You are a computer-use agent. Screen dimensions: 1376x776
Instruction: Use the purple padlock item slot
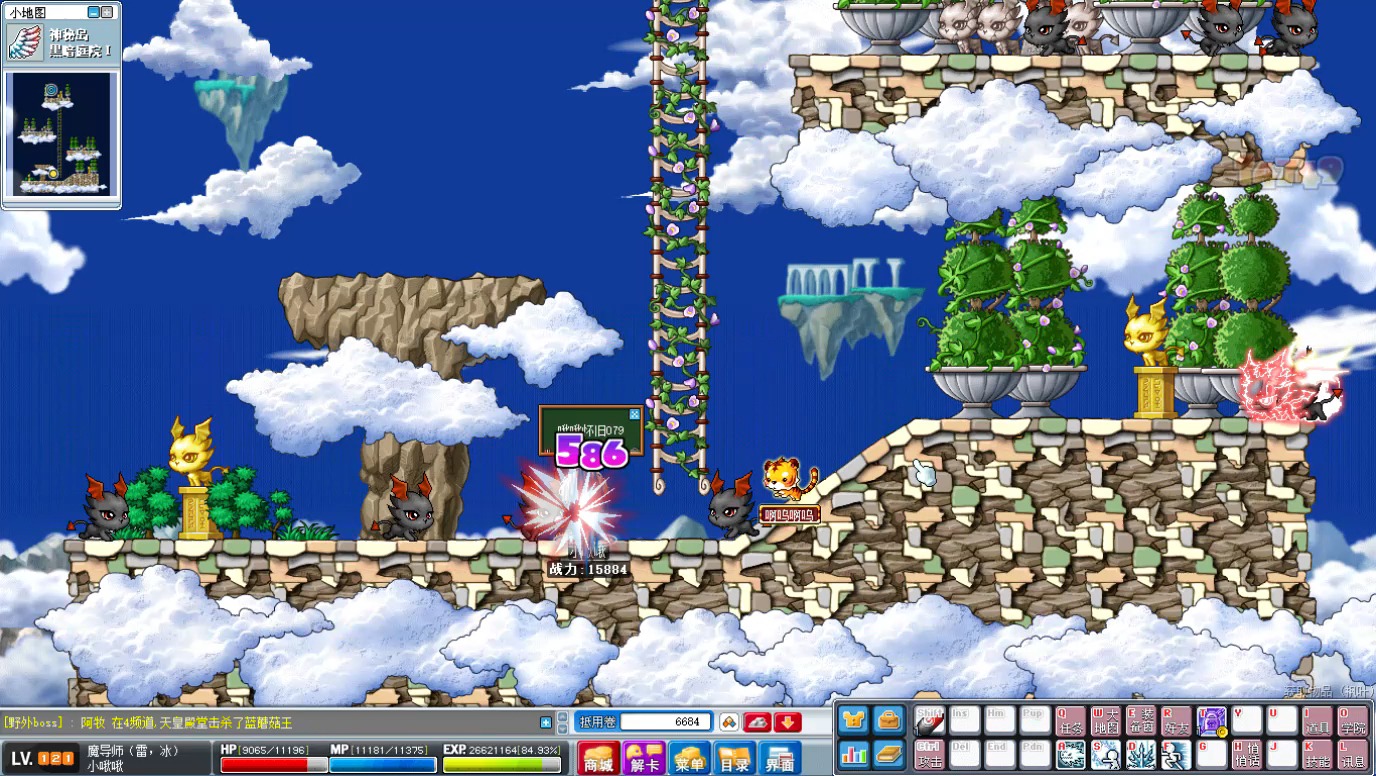[1211, 721]
